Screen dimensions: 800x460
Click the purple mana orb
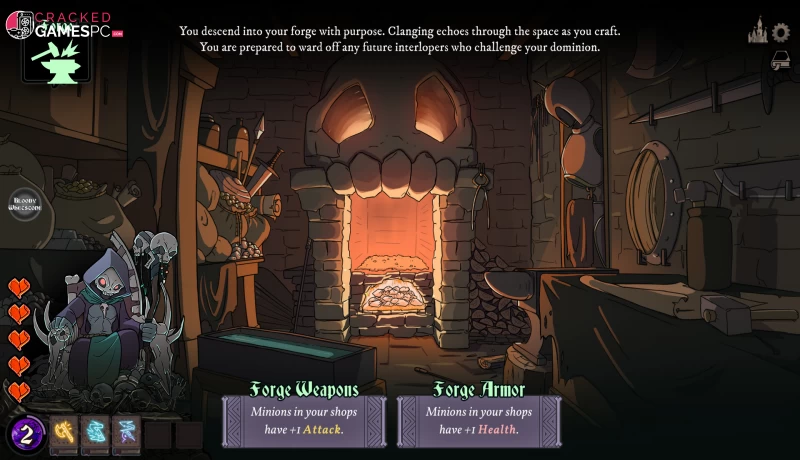click(x=27, y=433)
